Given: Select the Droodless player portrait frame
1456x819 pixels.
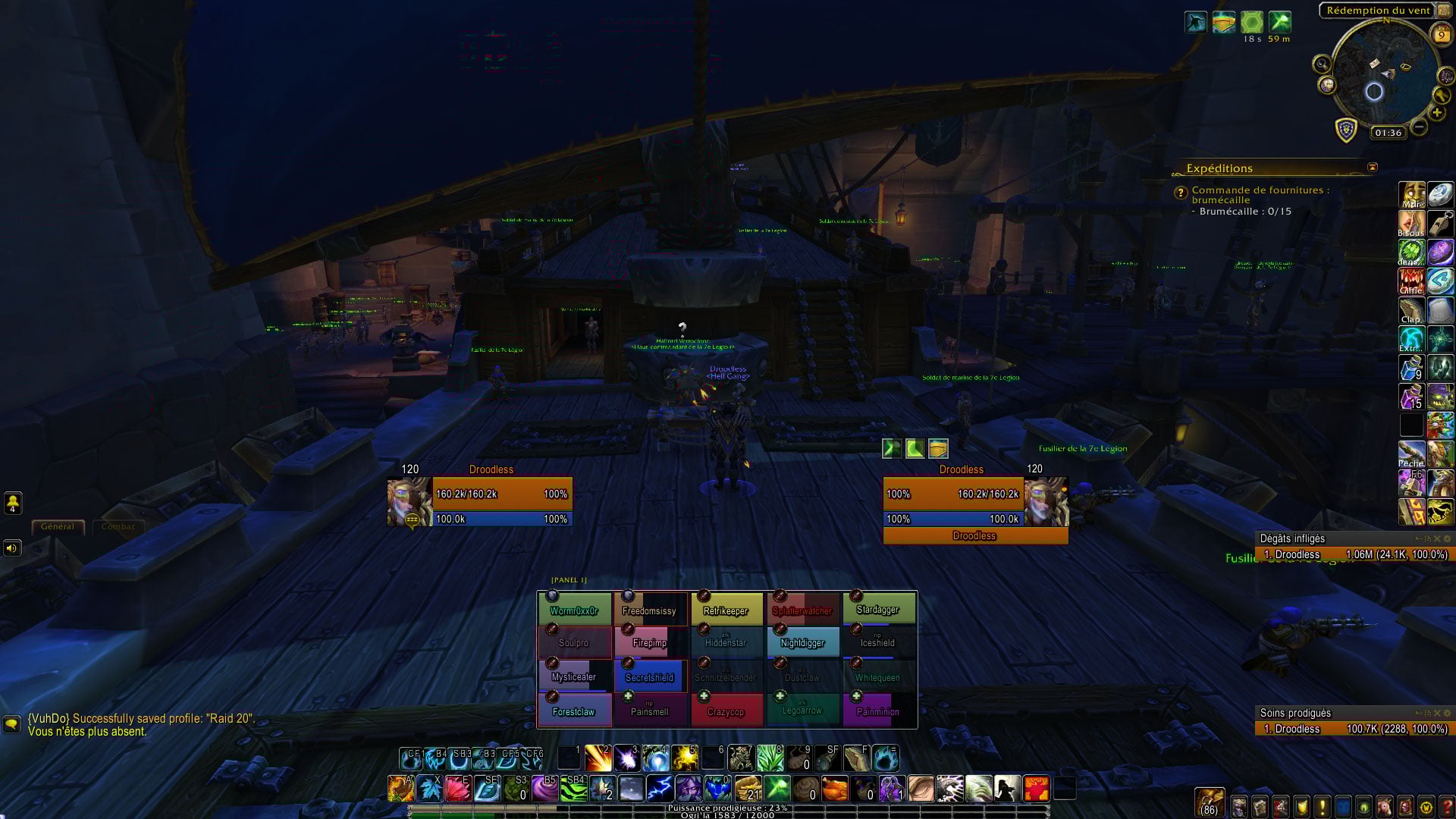Looking at the screenshot, I should pyautogui.click(x=409, y=501).
